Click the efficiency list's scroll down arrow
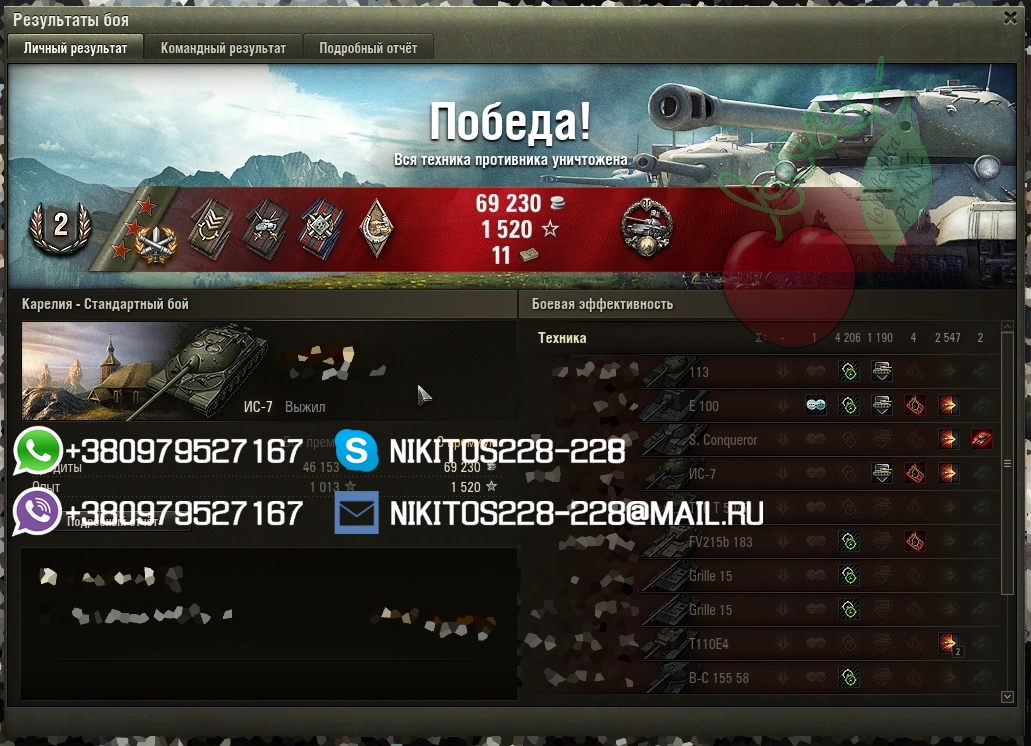Viewport: 1031px width, 746px height. (x=1007, y=696)
